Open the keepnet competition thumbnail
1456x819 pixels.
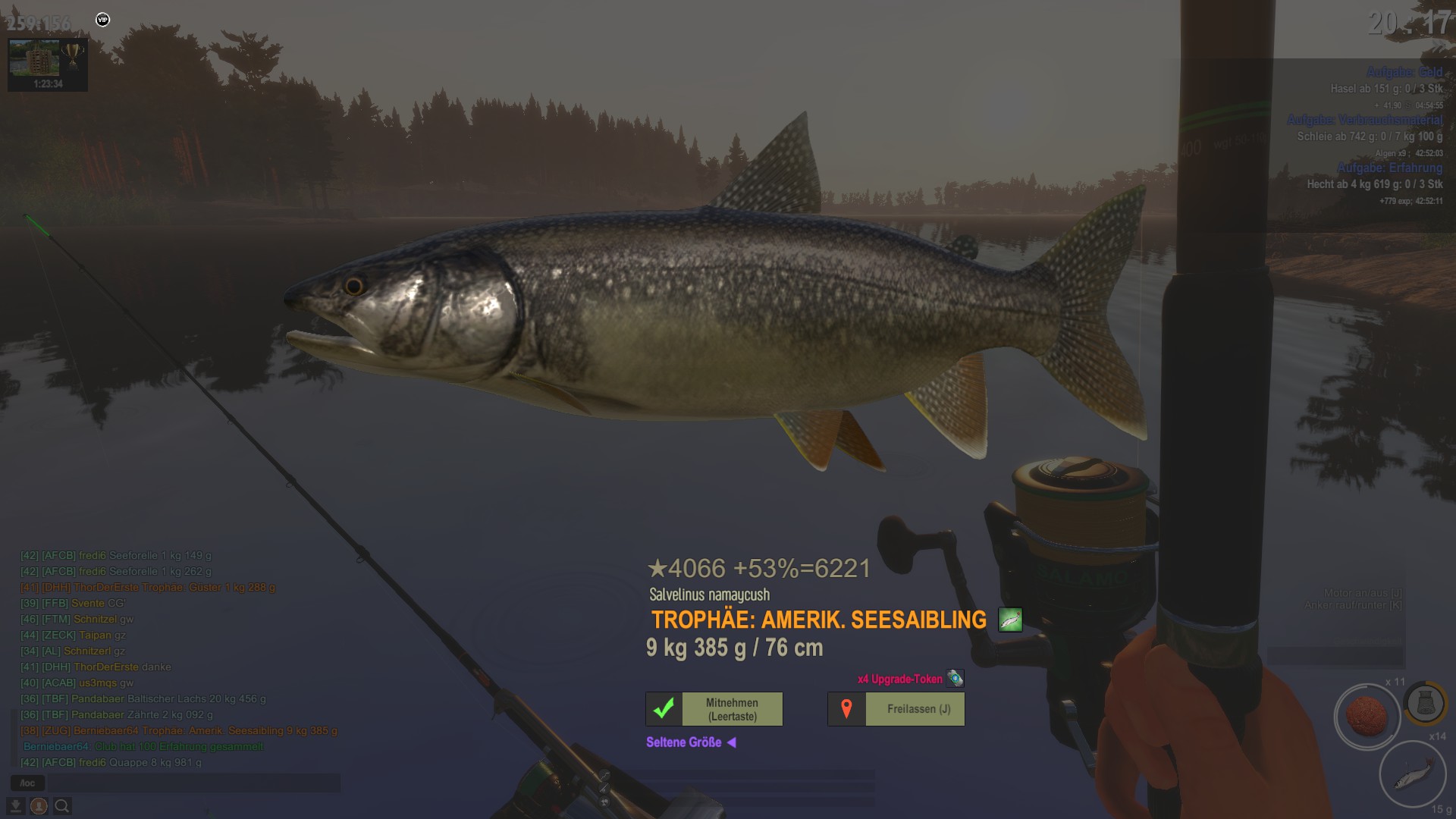[34, 58]
